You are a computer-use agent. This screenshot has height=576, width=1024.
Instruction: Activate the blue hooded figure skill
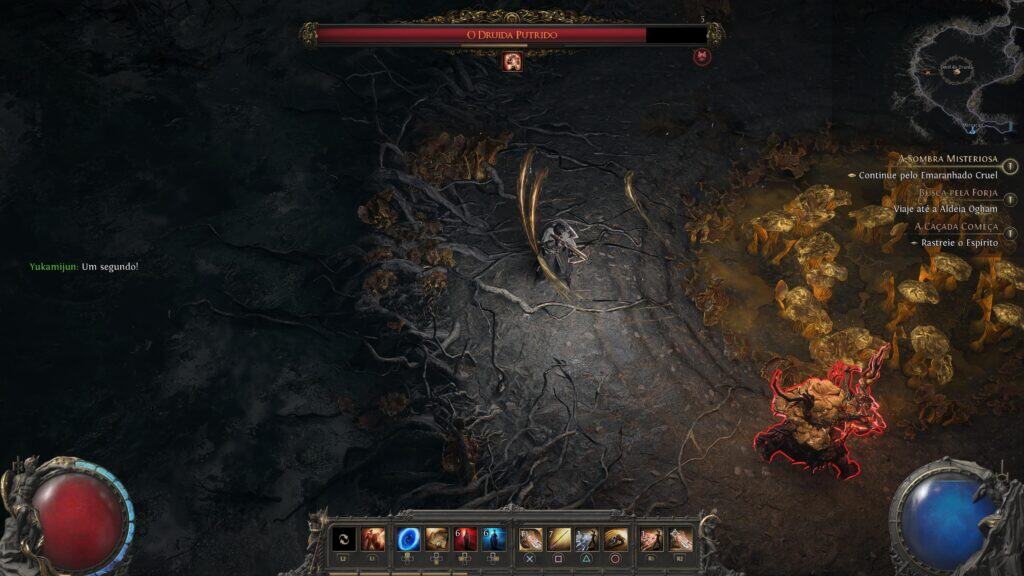click(492, 538)
